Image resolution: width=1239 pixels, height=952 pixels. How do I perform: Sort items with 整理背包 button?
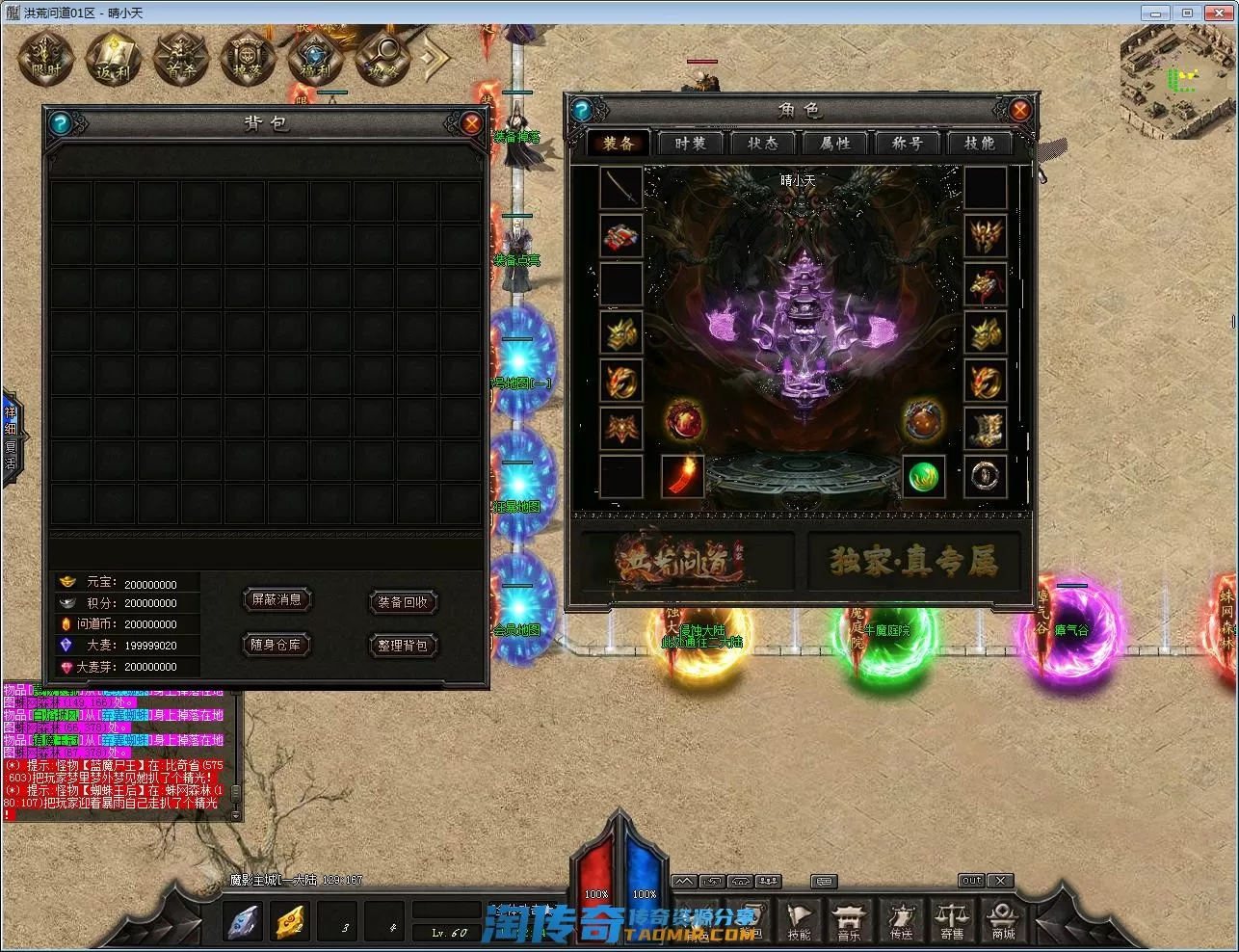pos(403,645)
